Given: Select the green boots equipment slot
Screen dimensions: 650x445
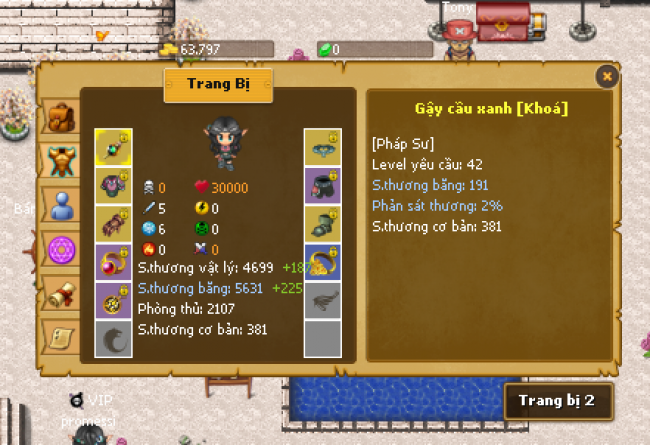Looking at the screenshot, I should pos(323,224).
